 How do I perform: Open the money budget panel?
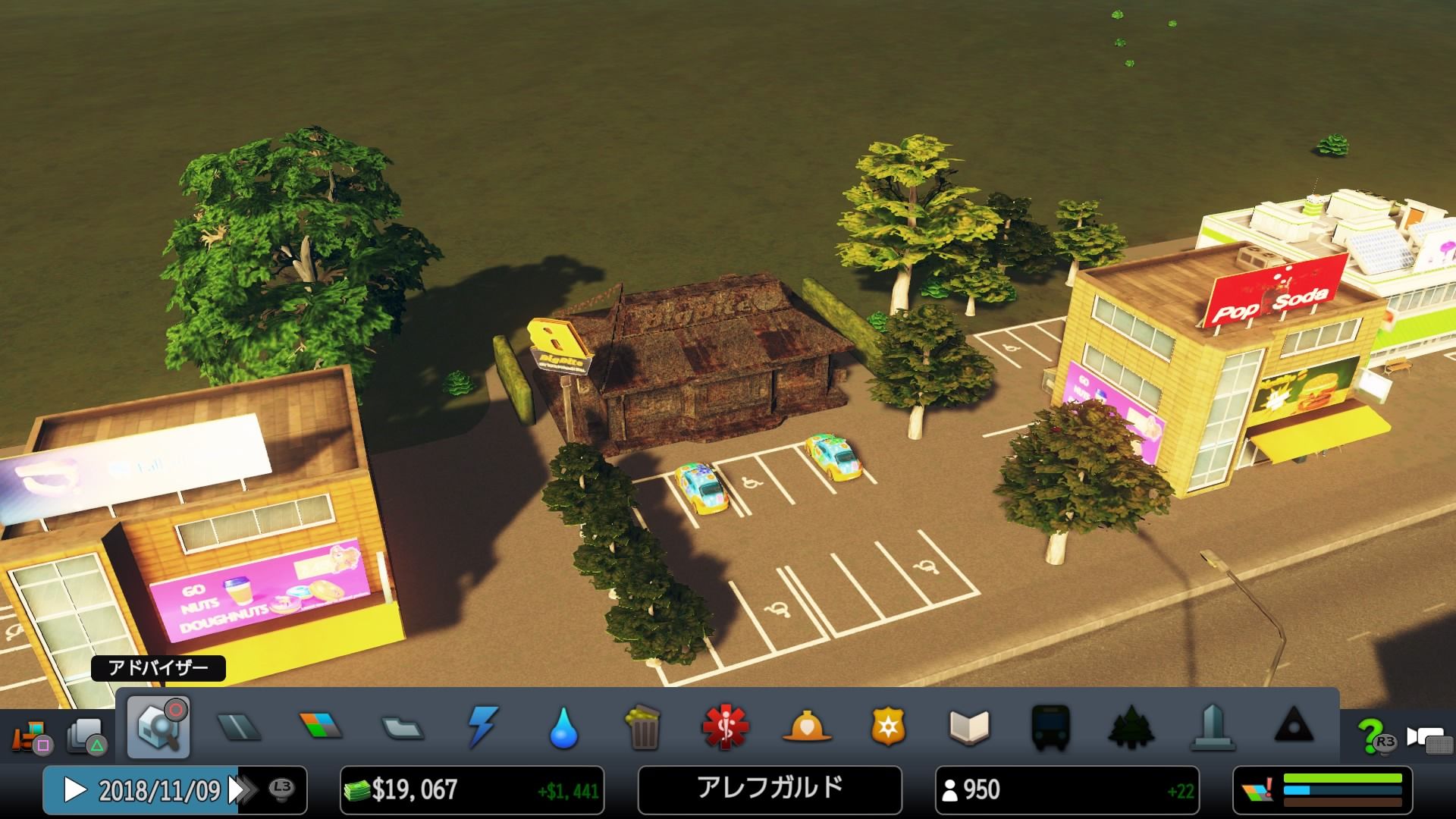tap(472, 790)
